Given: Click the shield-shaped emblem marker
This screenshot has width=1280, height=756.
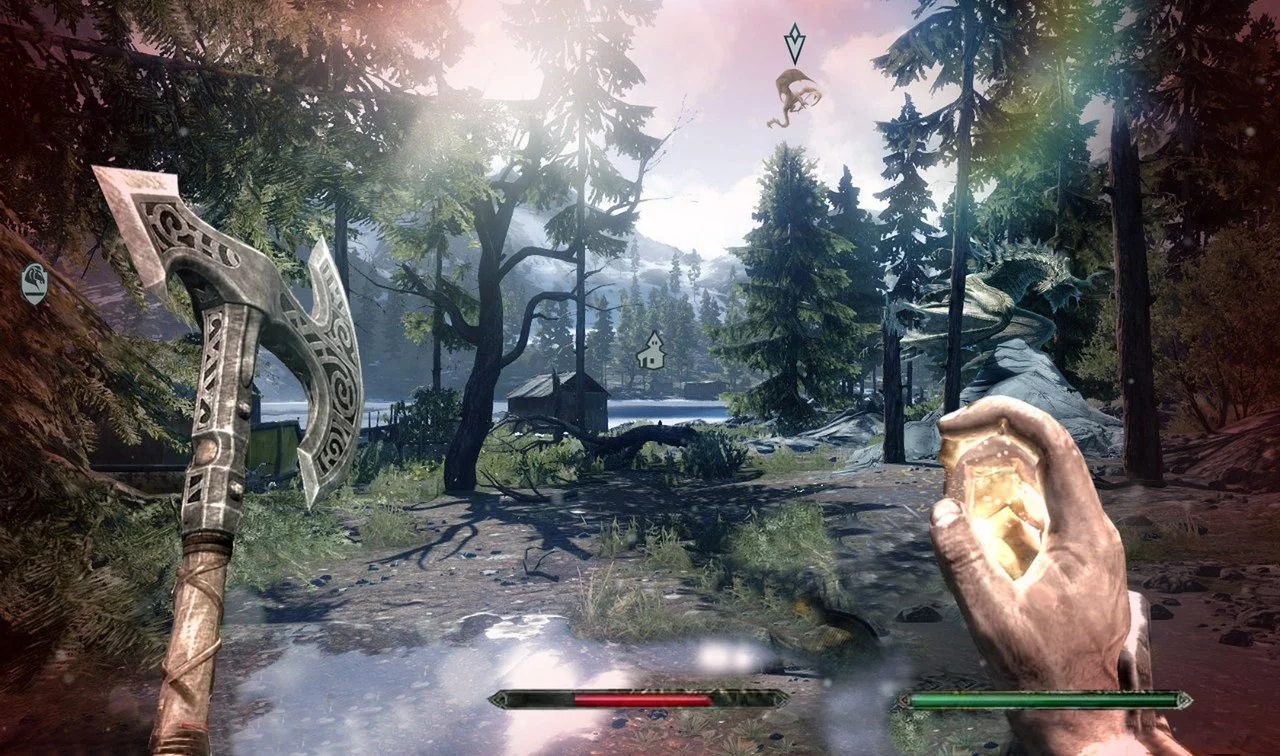Looking at the screenshot, I should pos(35,284).
